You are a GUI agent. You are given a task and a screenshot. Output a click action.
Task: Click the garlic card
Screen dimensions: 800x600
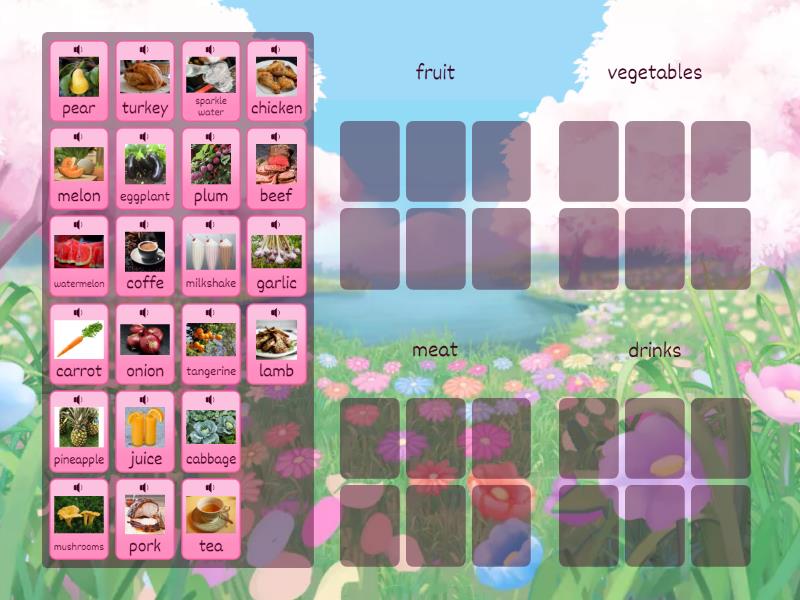coord(277,256)
